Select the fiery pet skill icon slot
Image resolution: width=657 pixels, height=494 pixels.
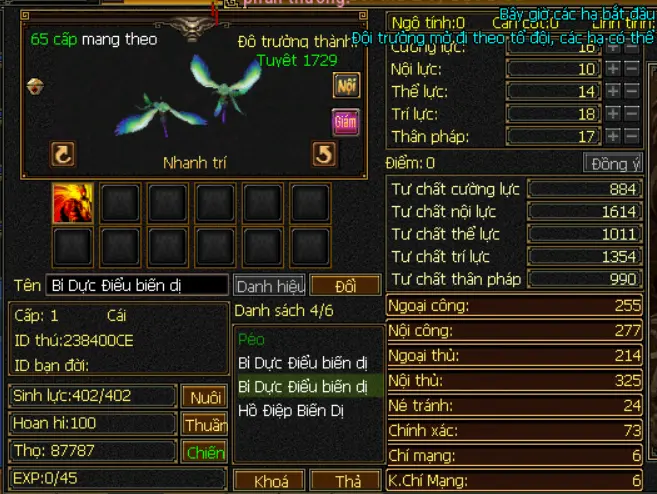tap(72, 203)
